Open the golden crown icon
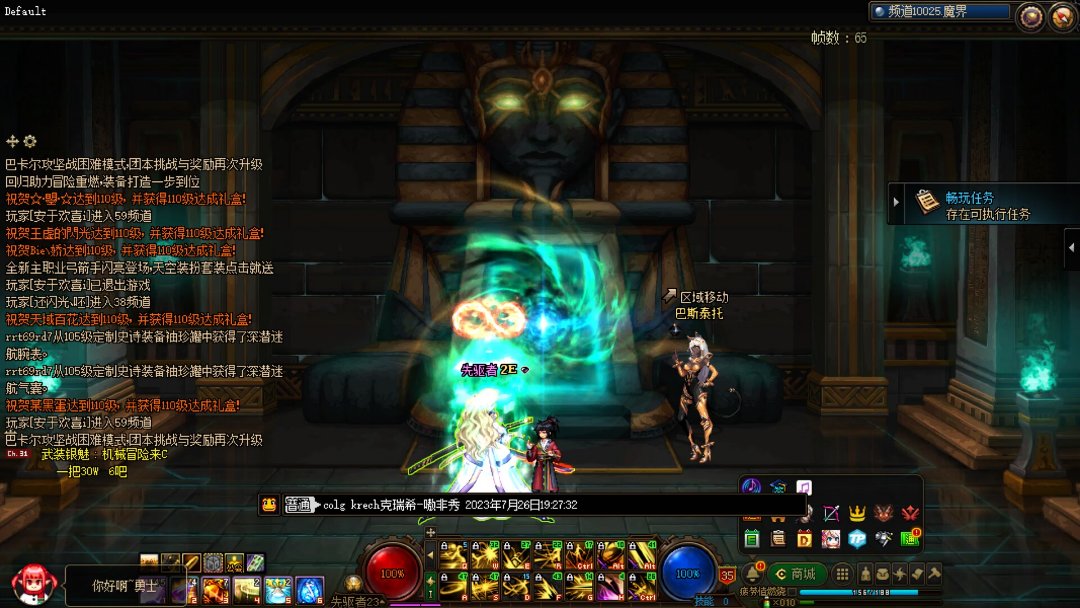Screen dimensions: 1080x608 tap(857, 514)
